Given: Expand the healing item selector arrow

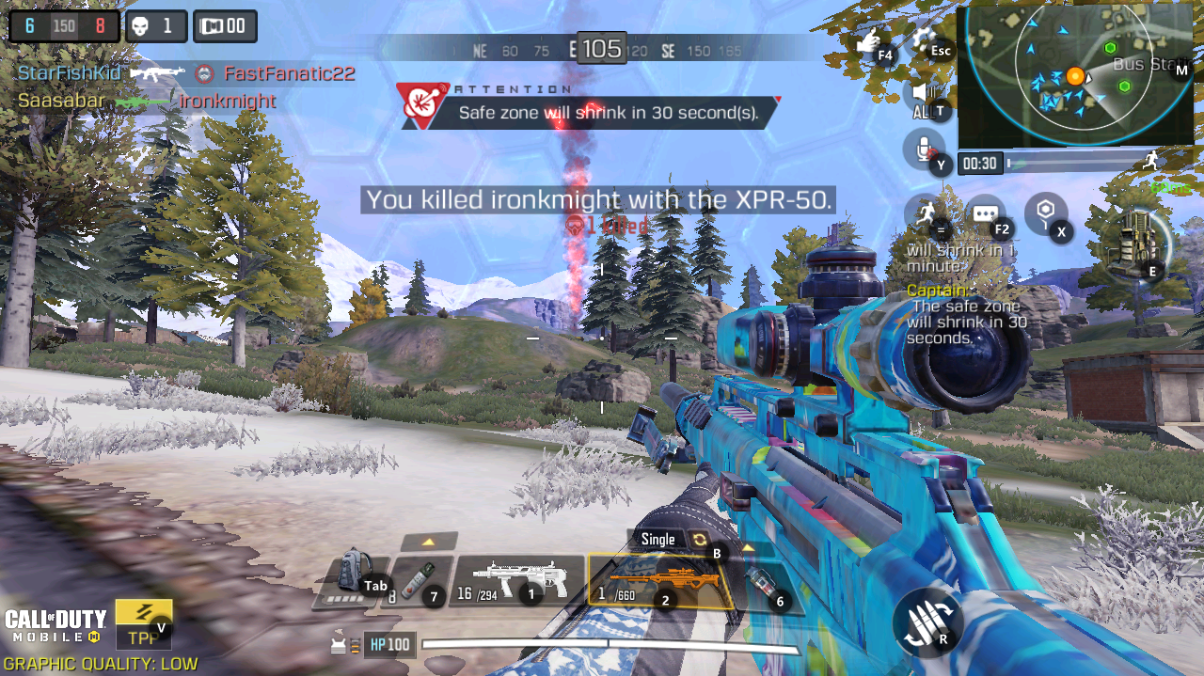Looking at the screenshot, I should 429,542.
